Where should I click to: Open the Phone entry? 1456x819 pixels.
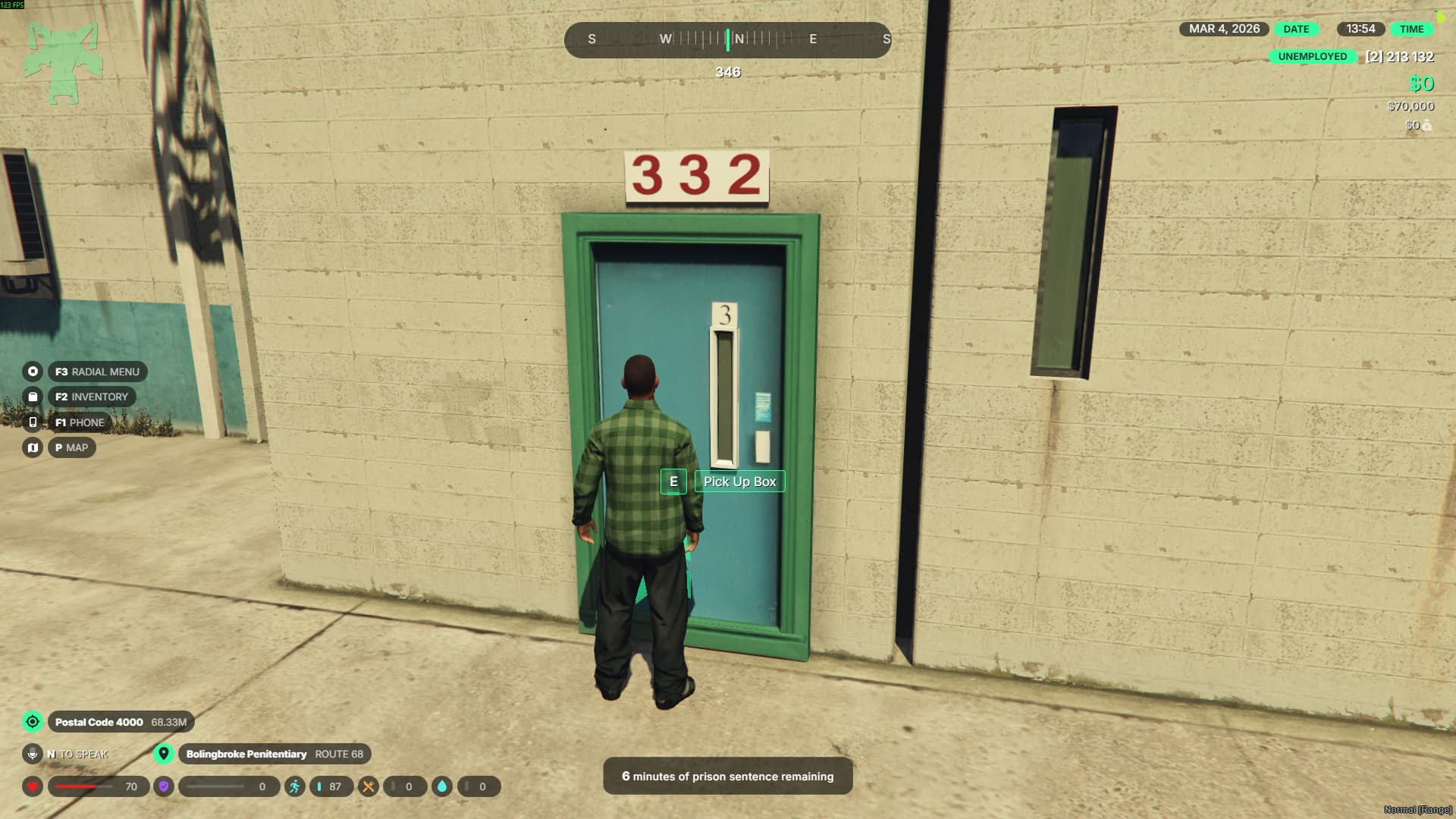click(x=79, y=422)
